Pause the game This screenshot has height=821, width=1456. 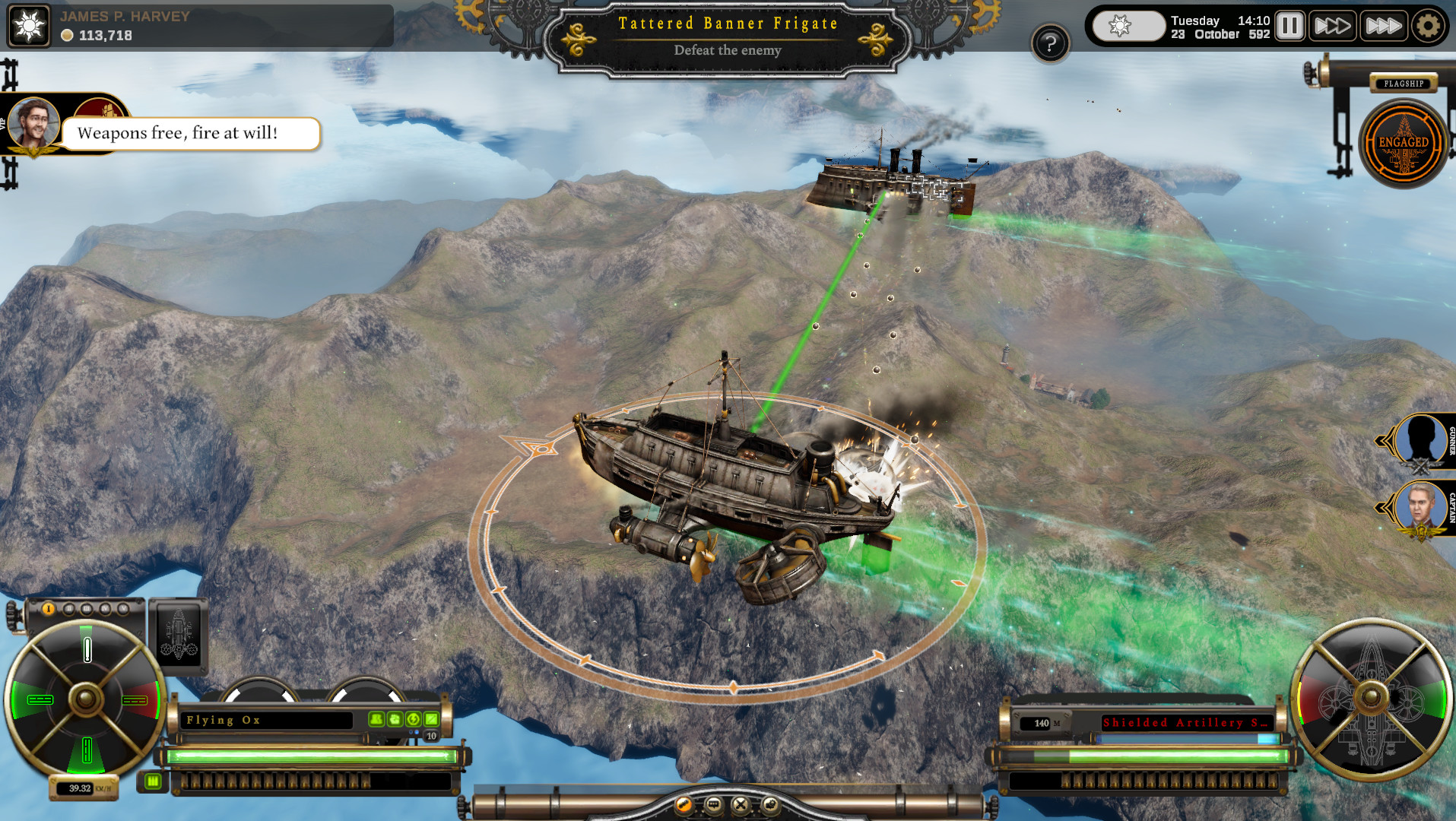tap(1289, 25)
